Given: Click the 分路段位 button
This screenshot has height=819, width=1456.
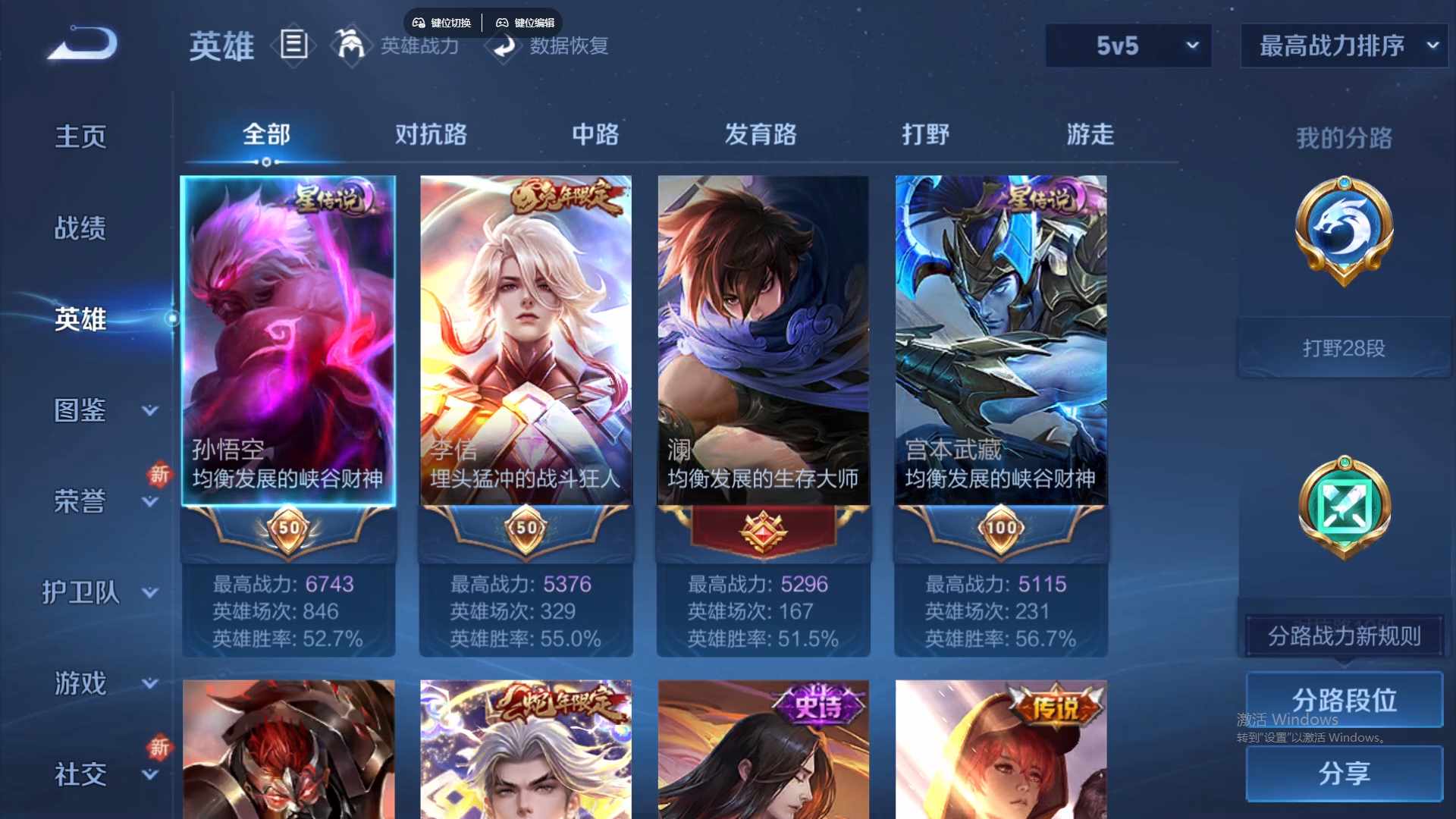Looking at the screenshot, I should click(x=1342, y=700).
